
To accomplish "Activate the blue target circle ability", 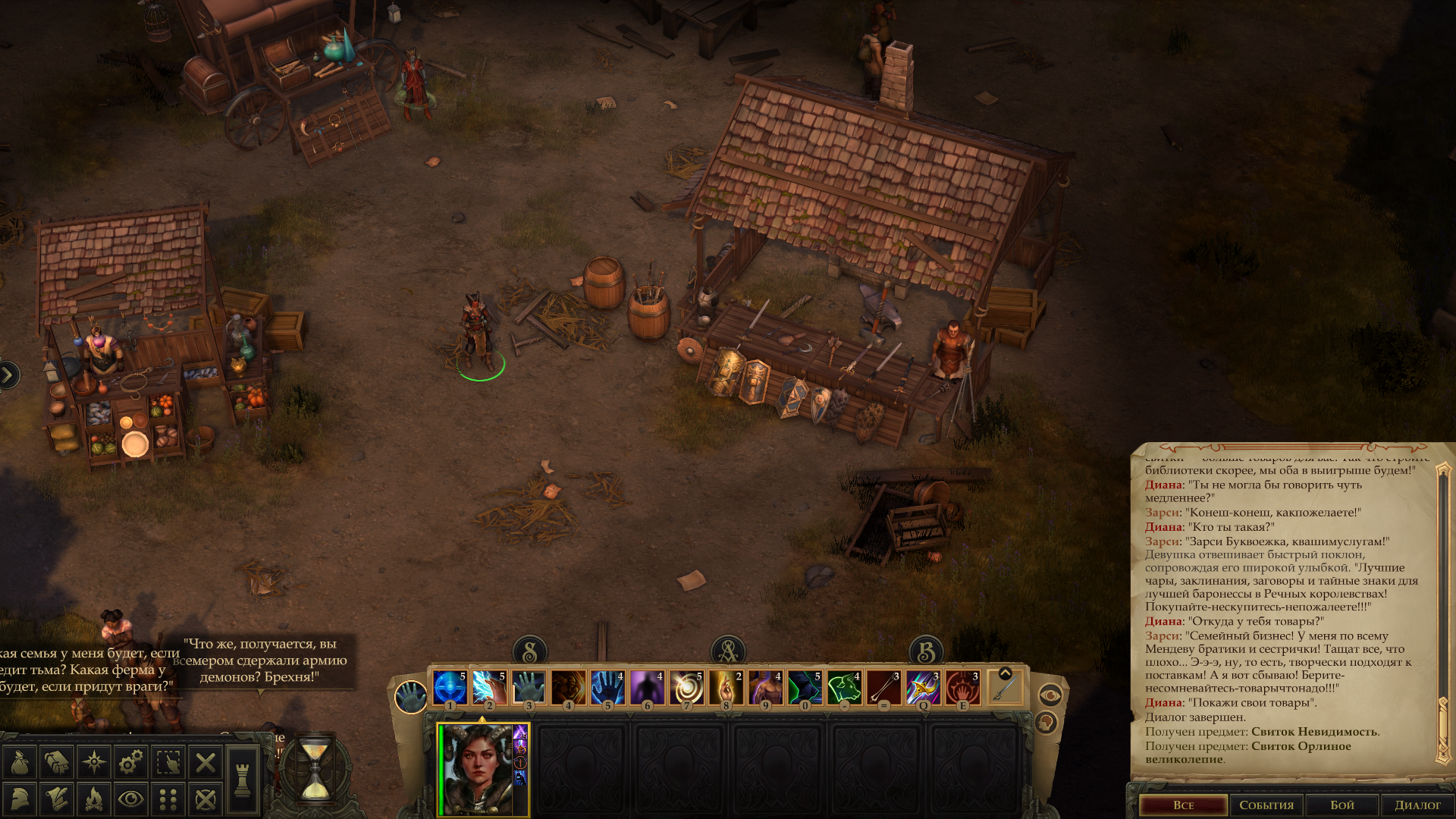I will [450, 688].
